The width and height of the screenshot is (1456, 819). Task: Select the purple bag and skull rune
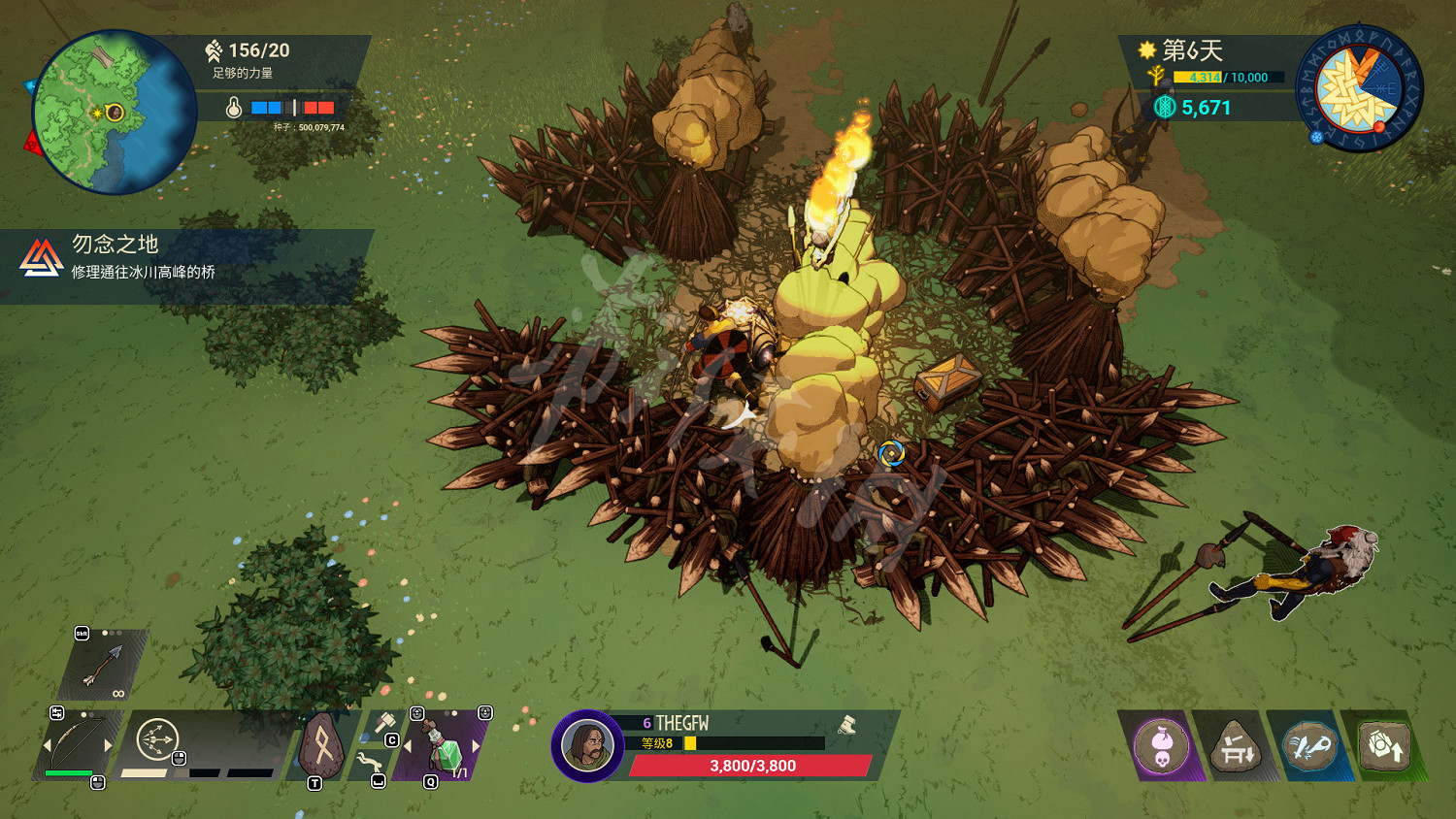(x=1161, y=747)
